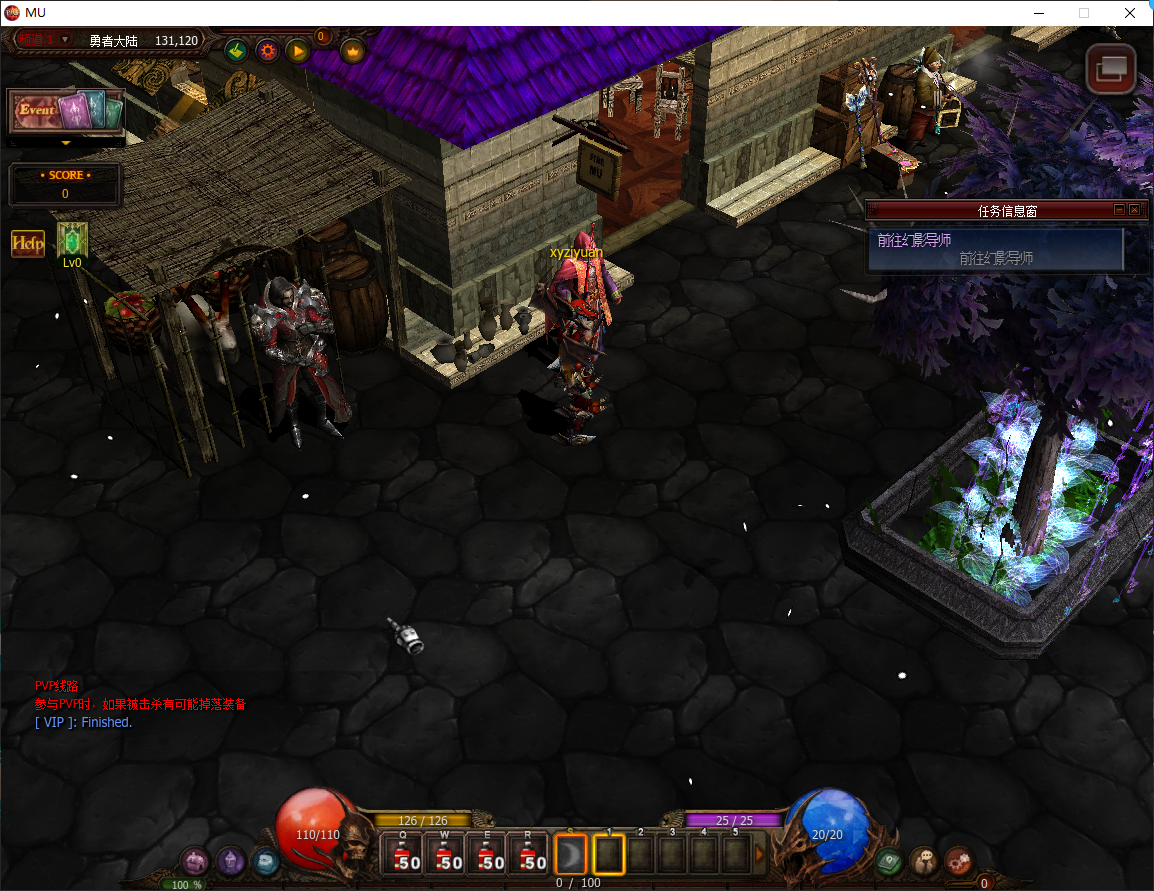The height and width of the screenshot is (891, 1154).
Task: Select the crescent moon skill slot
Action: pyautogui.click(x=571, y=854)
